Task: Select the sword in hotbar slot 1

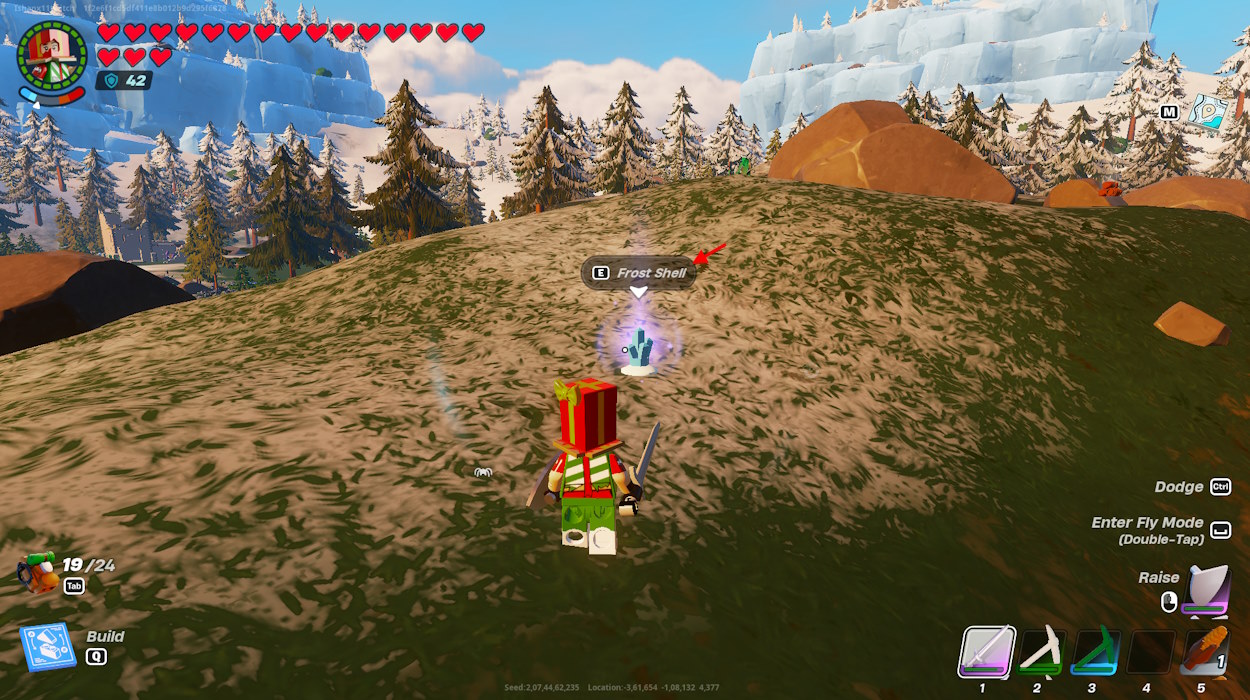Action: [x=988, y=653]
